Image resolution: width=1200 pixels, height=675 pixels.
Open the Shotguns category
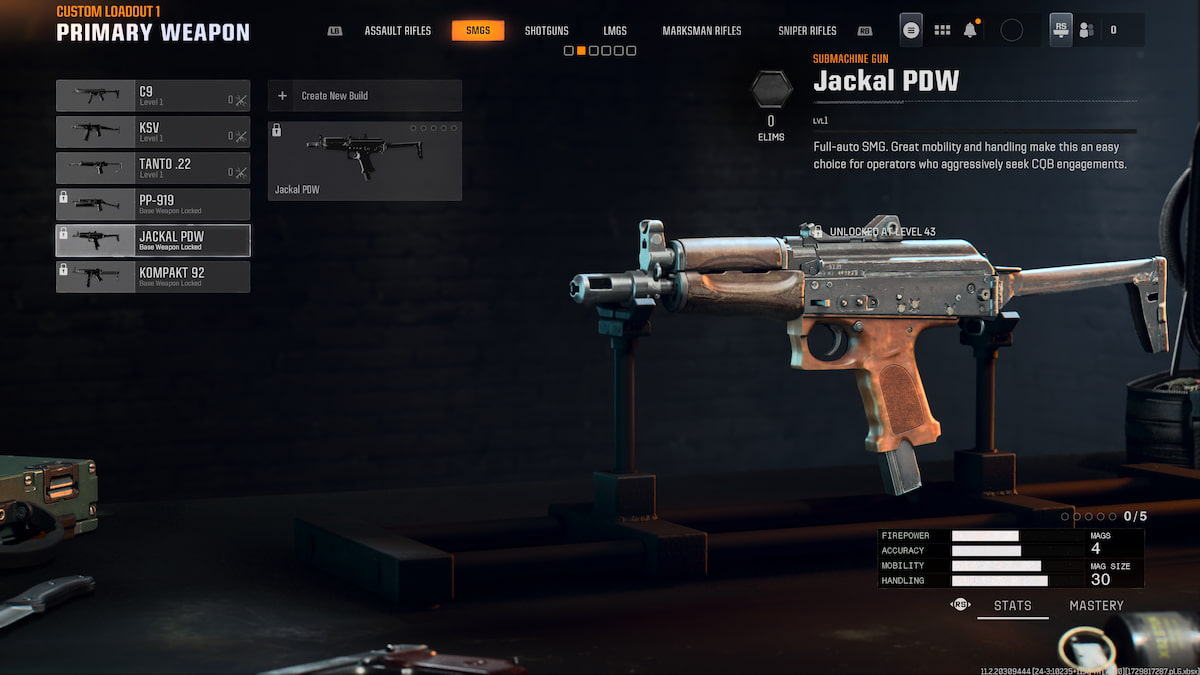point(546,31)
